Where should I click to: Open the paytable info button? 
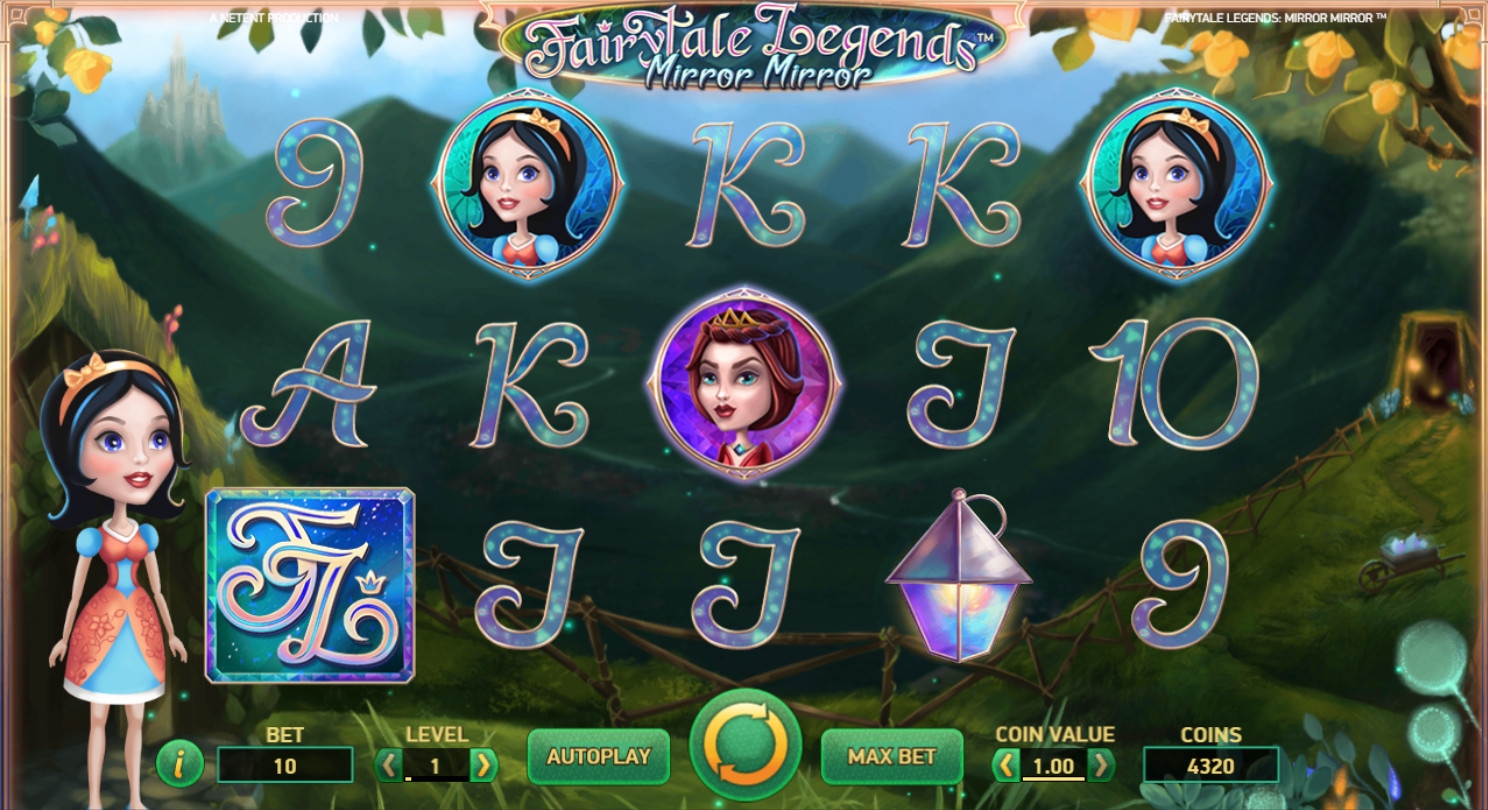click(180, 765)
